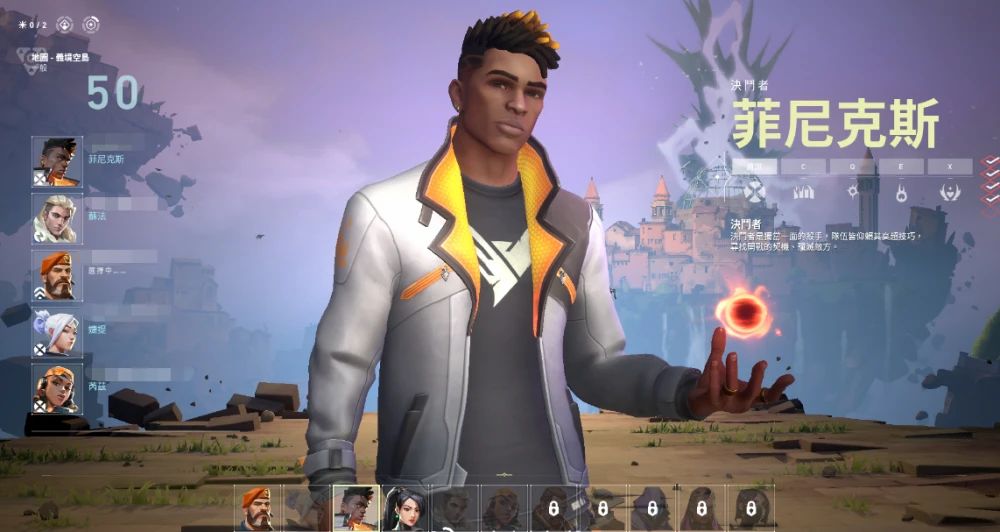Image resolution: width=1000 pixels, height=532 pixels.
Task: Select the Brimstone teammate row in team list
Action: click(57, 275)
